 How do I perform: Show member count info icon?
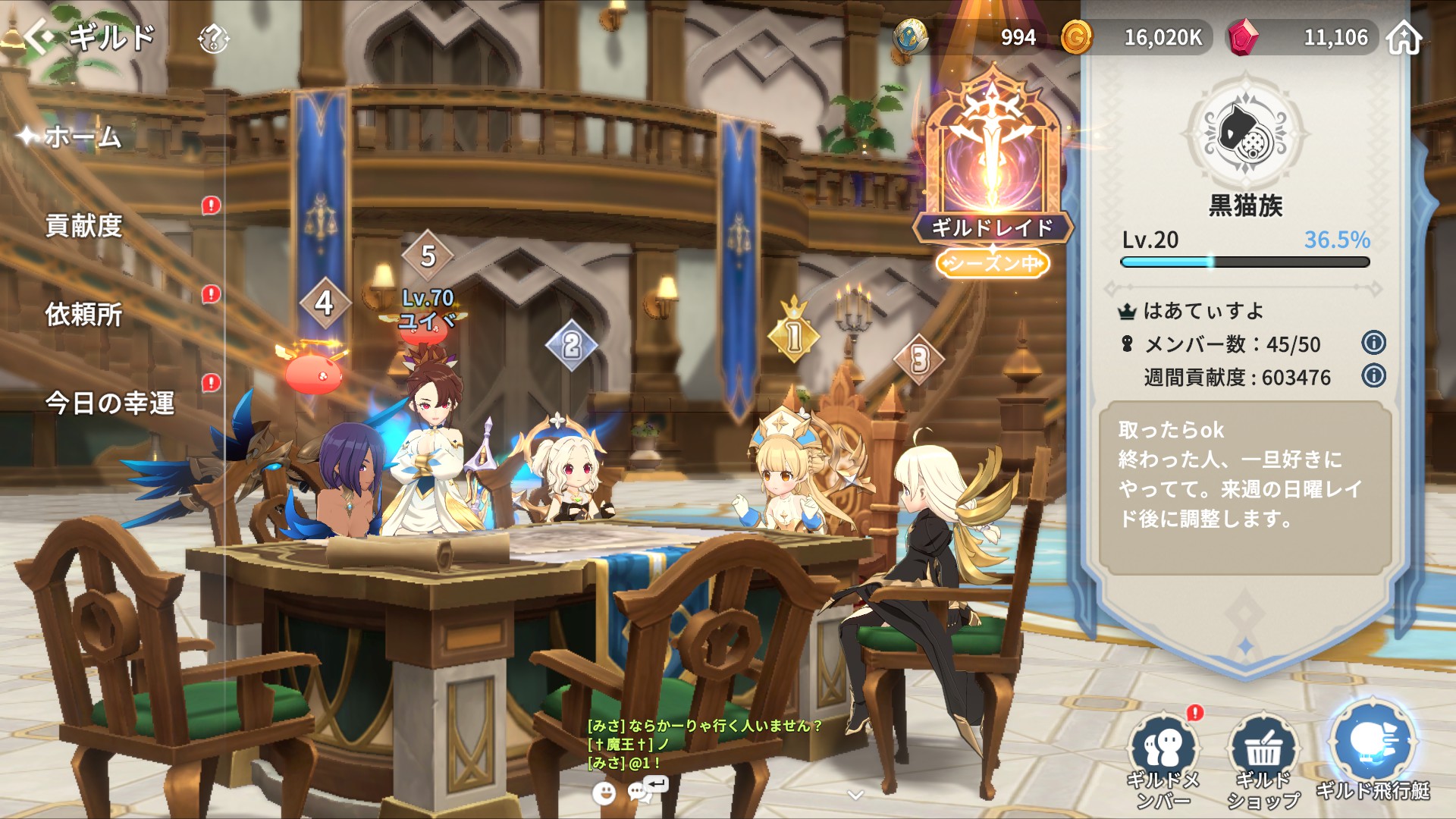pos(1373,343)
